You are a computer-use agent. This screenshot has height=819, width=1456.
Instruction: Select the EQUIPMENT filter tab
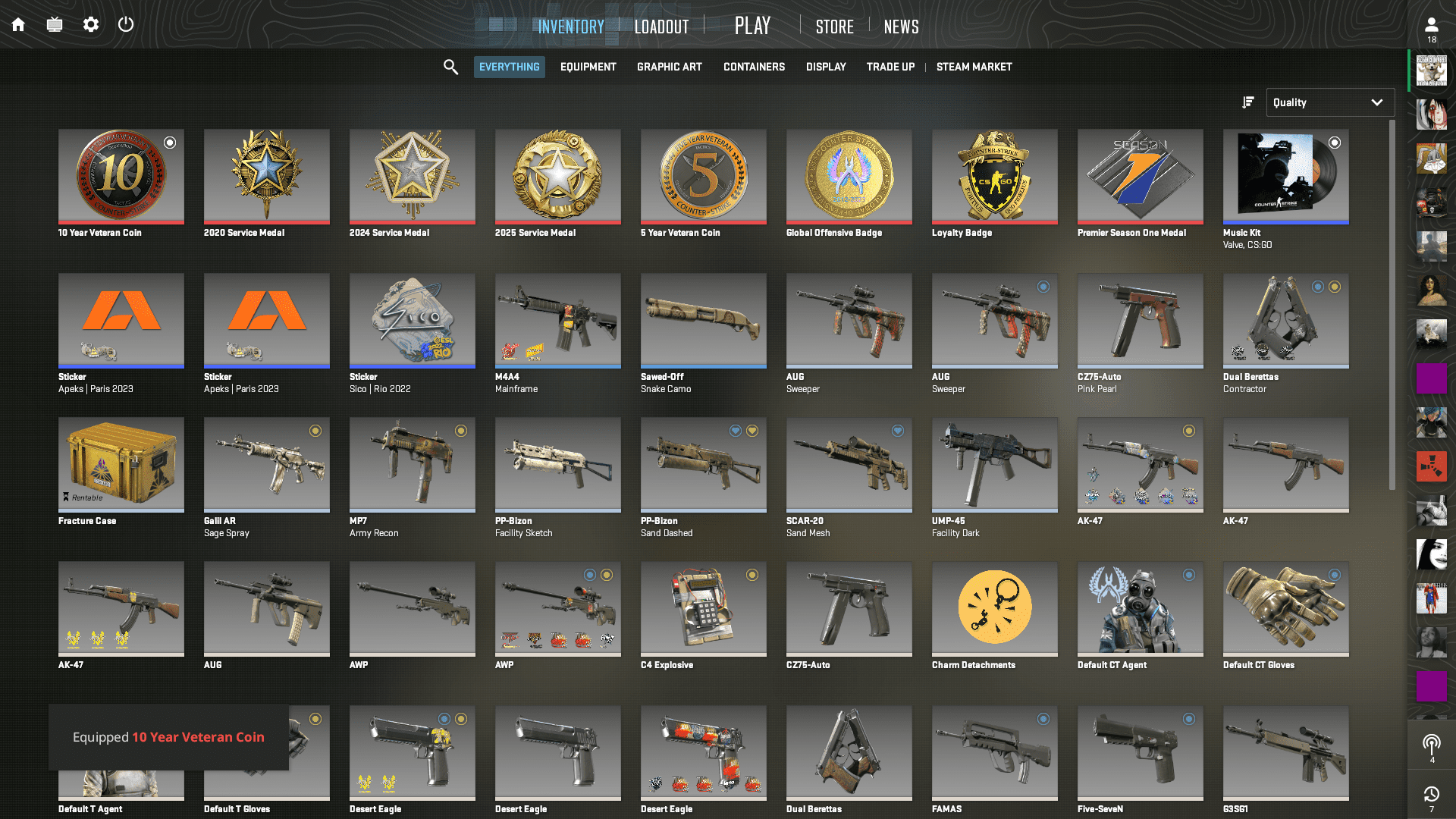click(588, 67)
